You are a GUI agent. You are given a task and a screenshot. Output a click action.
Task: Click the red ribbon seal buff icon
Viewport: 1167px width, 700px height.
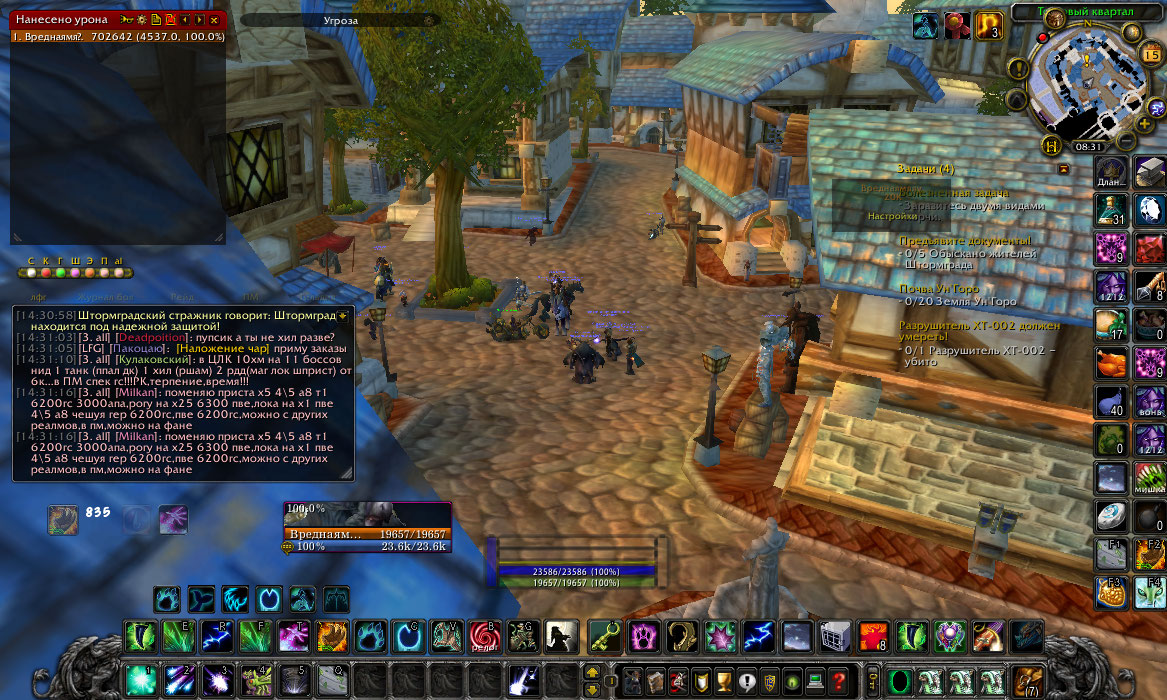point(955,25)
